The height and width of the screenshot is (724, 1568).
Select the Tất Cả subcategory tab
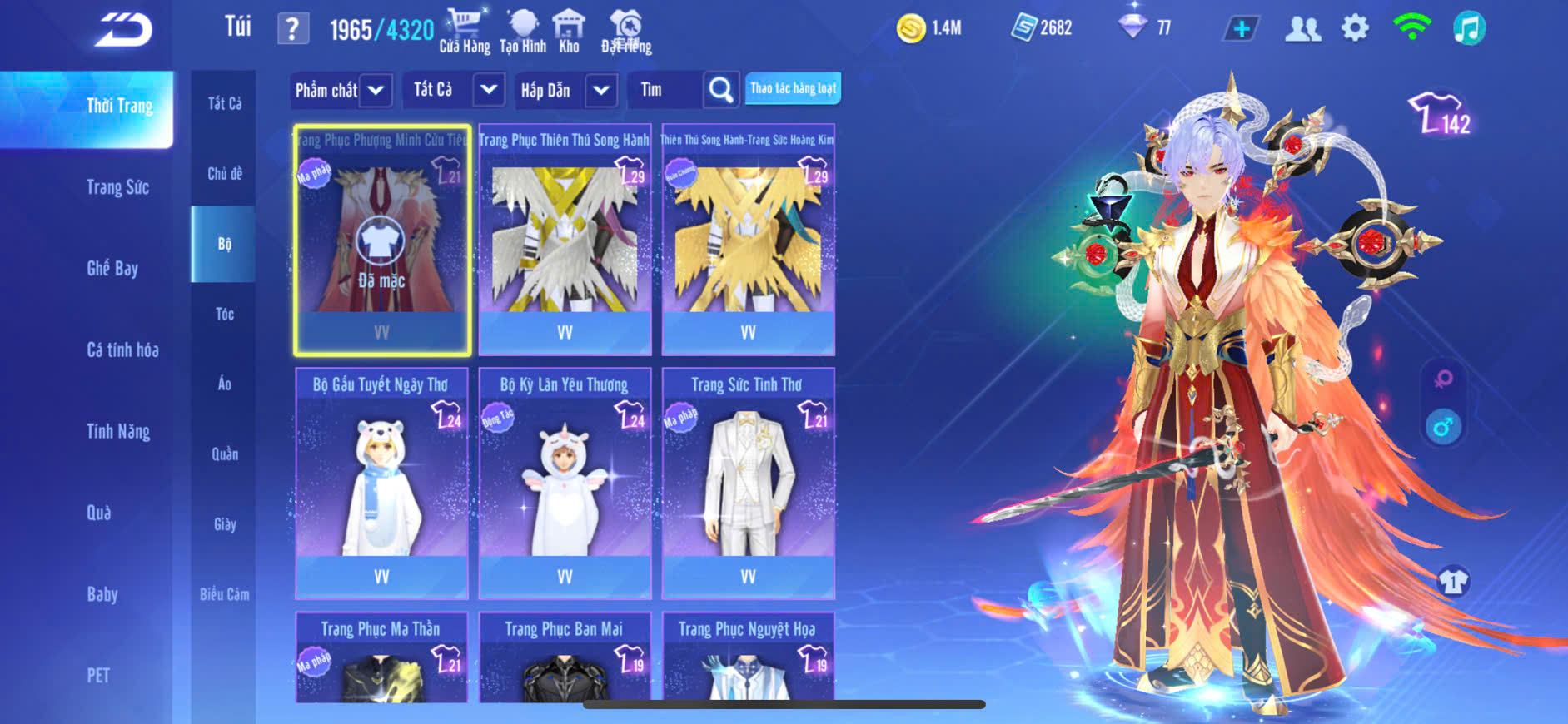(224, 103)
